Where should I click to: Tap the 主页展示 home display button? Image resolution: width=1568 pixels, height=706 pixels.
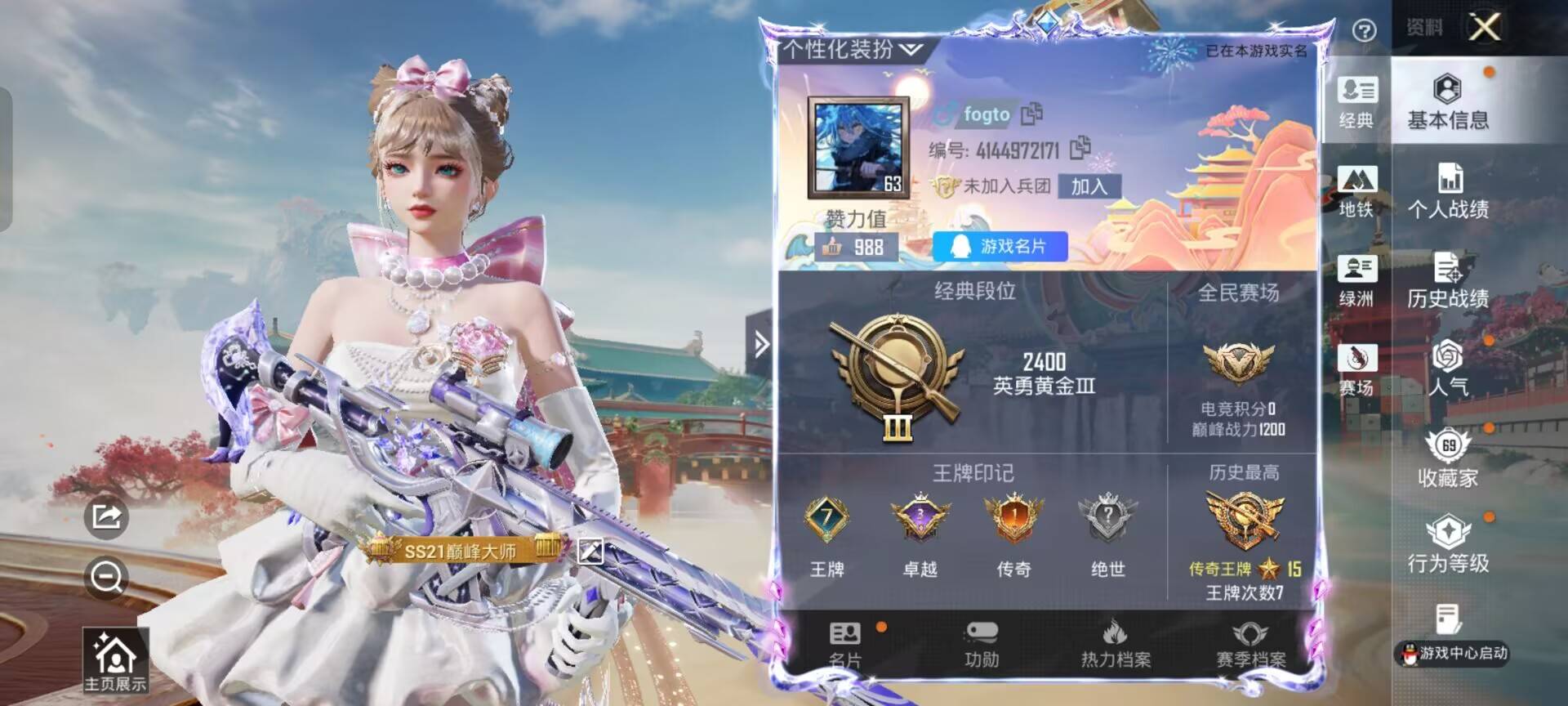point(115,661)
